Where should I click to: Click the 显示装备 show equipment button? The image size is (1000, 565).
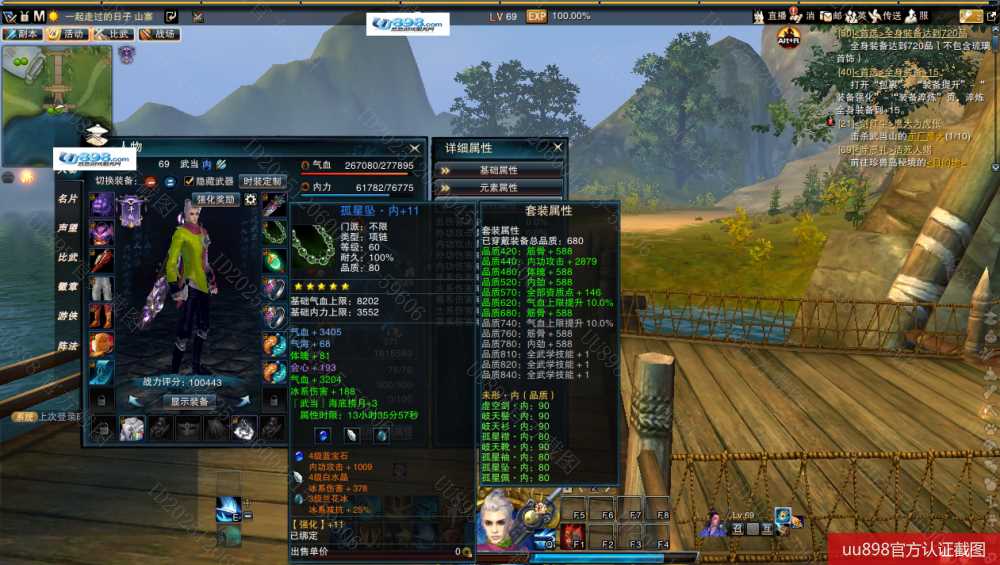tap(189, 401)
